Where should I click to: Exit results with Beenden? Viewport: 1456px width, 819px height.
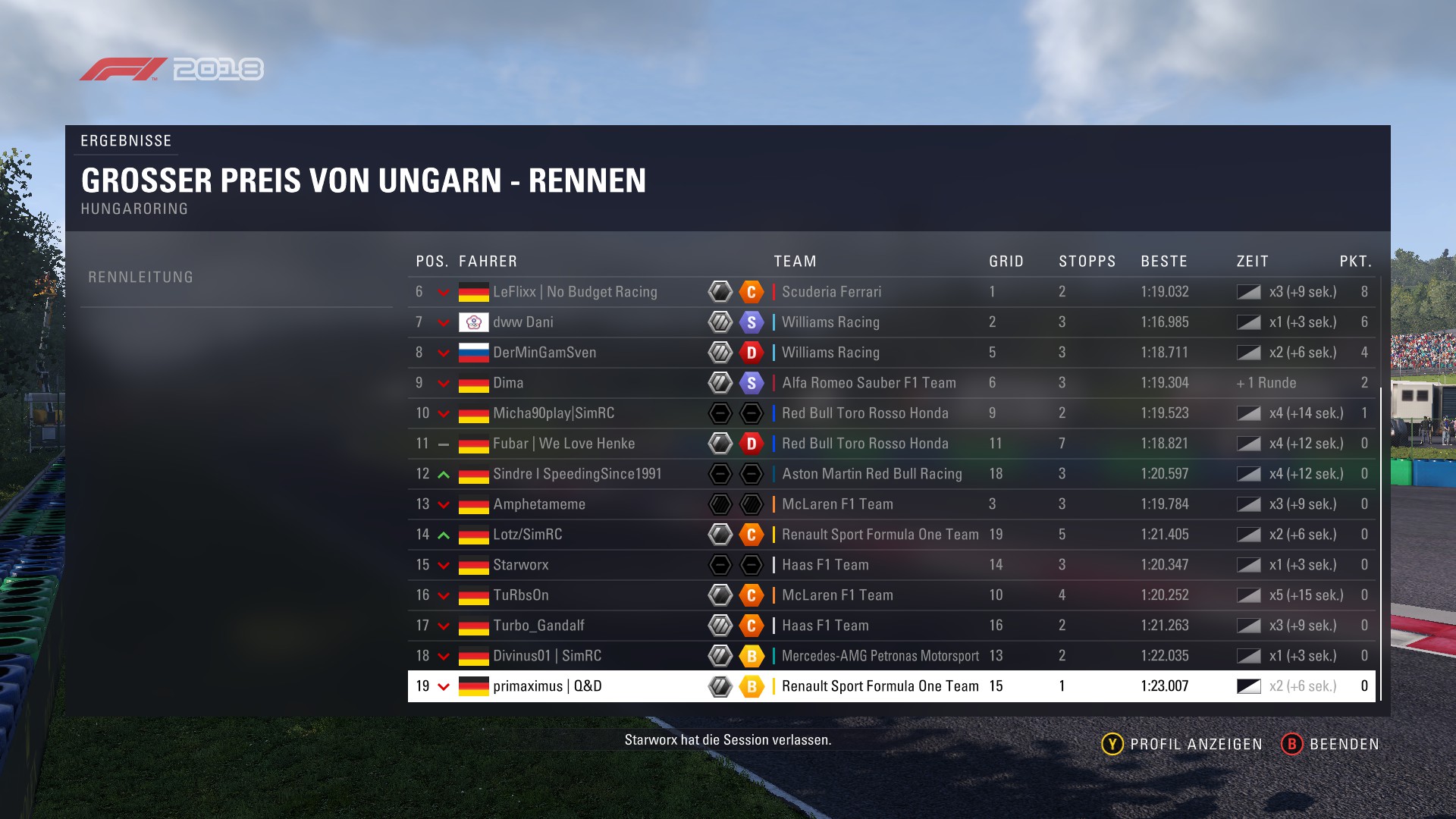(1330, 744)
